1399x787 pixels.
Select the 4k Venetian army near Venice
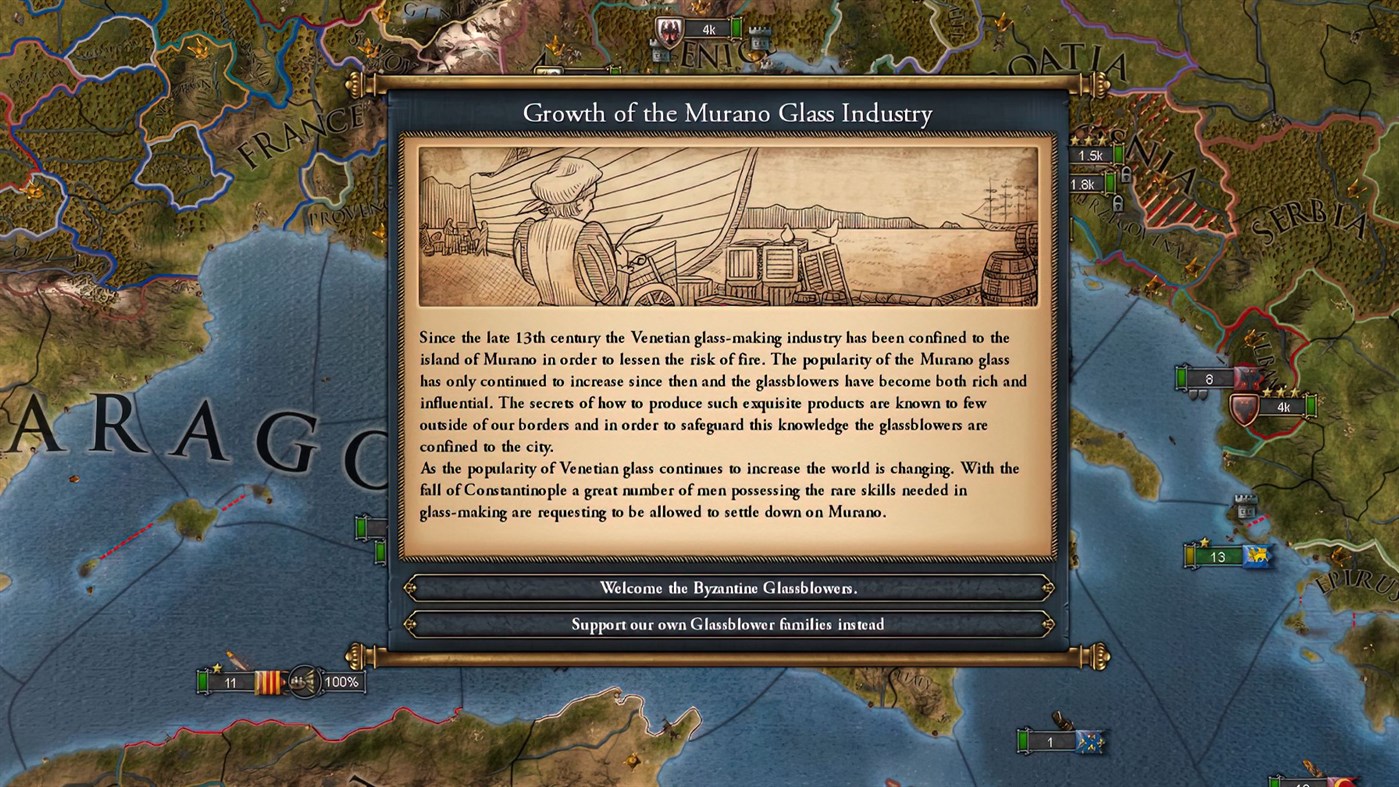click(711, 28)
